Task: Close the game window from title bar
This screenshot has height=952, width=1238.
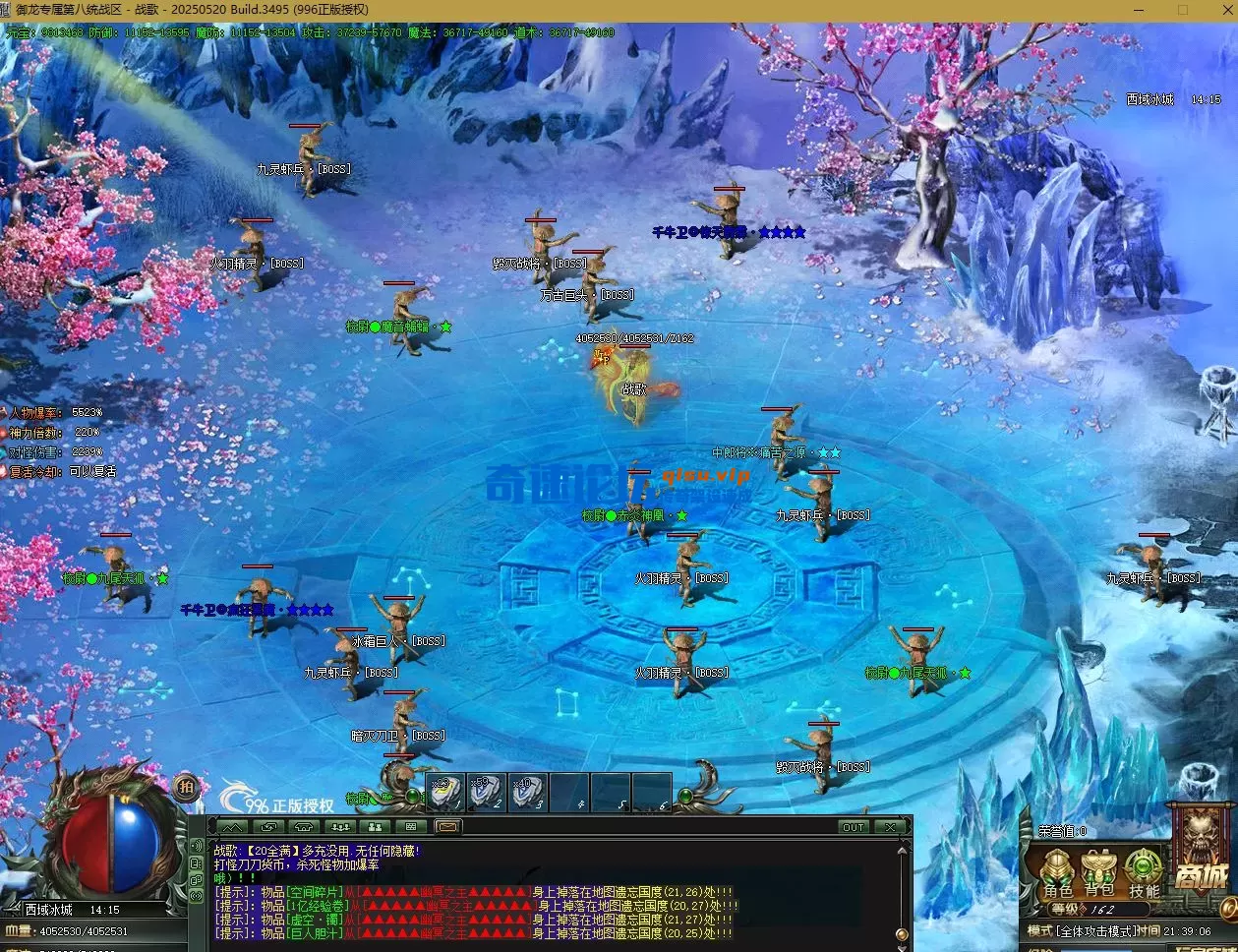Action: [x=1219, y=10]
